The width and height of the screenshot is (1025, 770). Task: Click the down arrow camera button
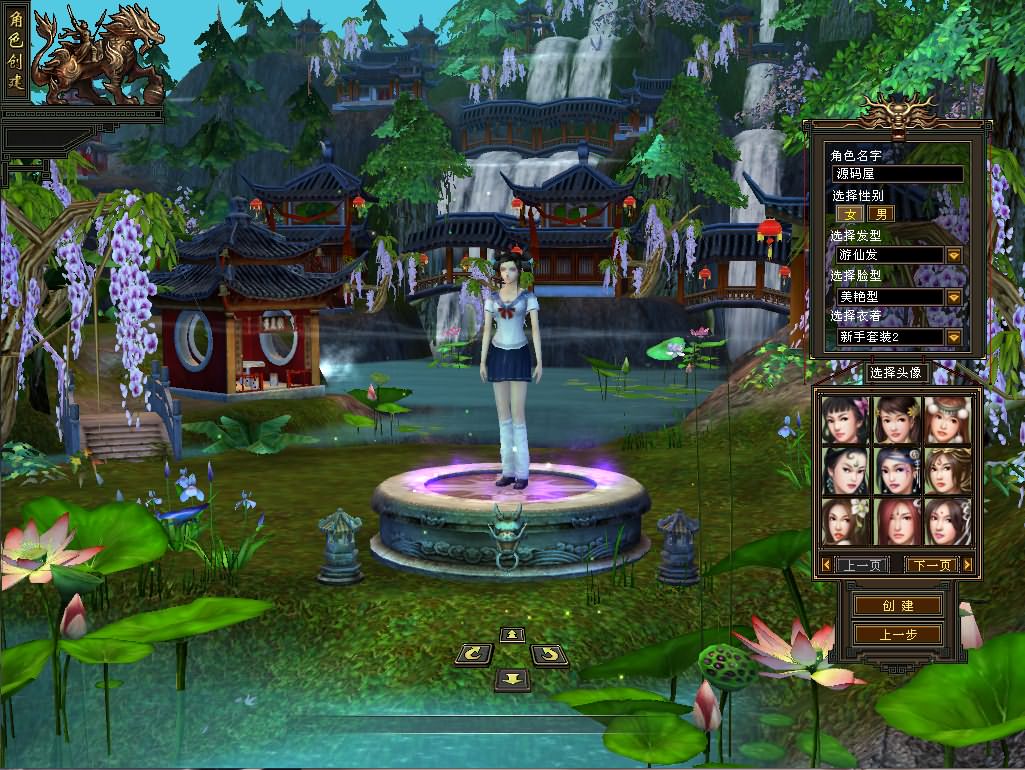[x=512, y=680]
